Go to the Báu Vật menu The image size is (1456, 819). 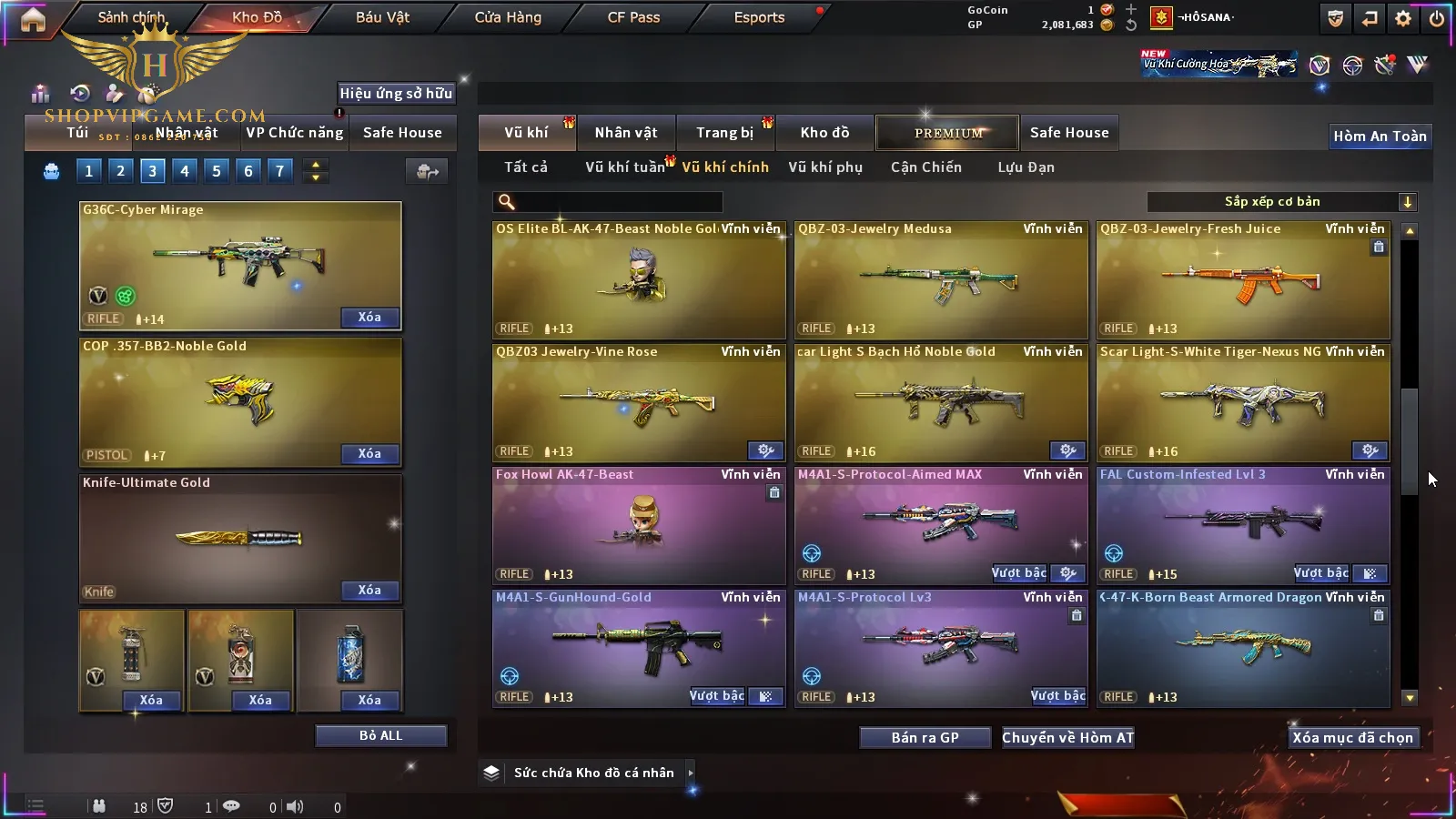pyautogui.click(x=382, y=17)
